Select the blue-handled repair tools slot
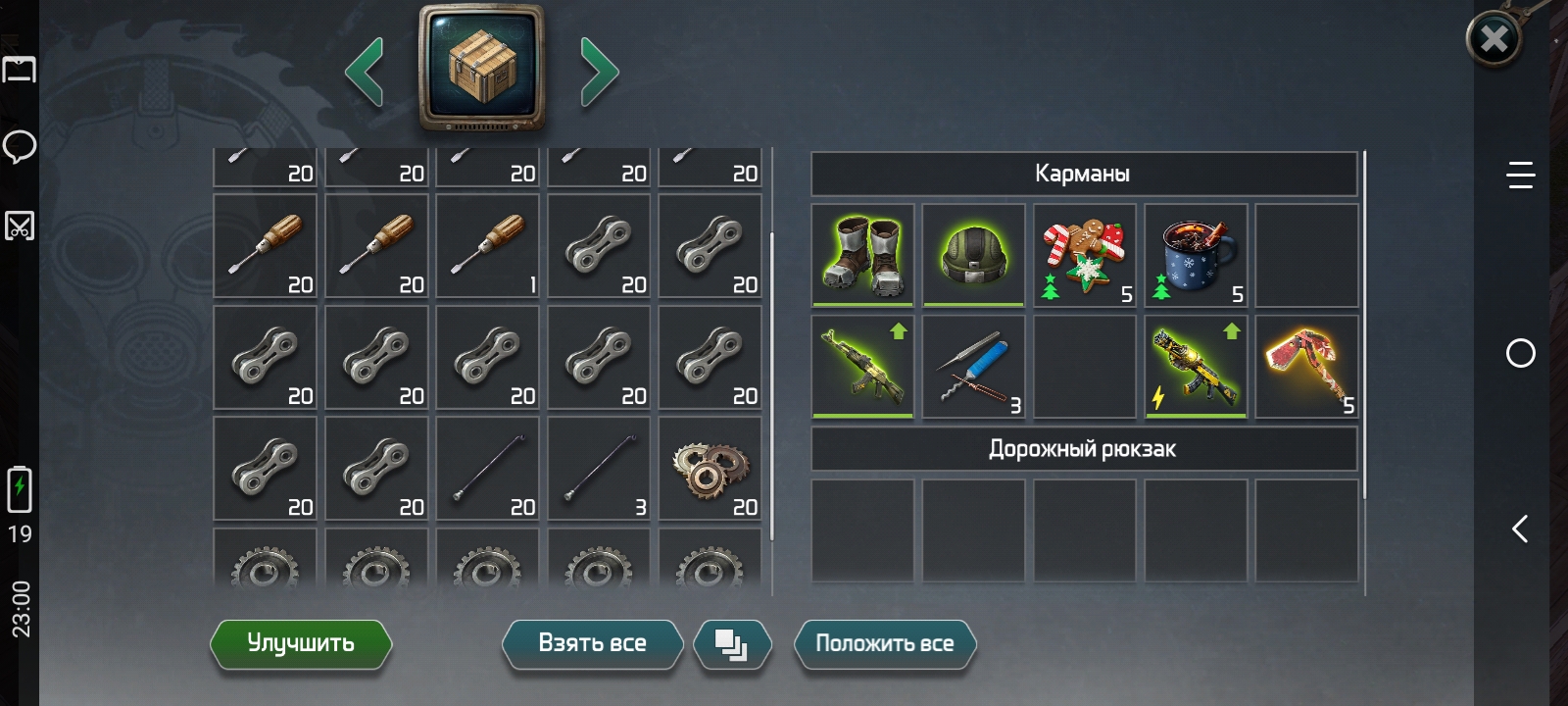1568x706 pixels. [973, 367]
